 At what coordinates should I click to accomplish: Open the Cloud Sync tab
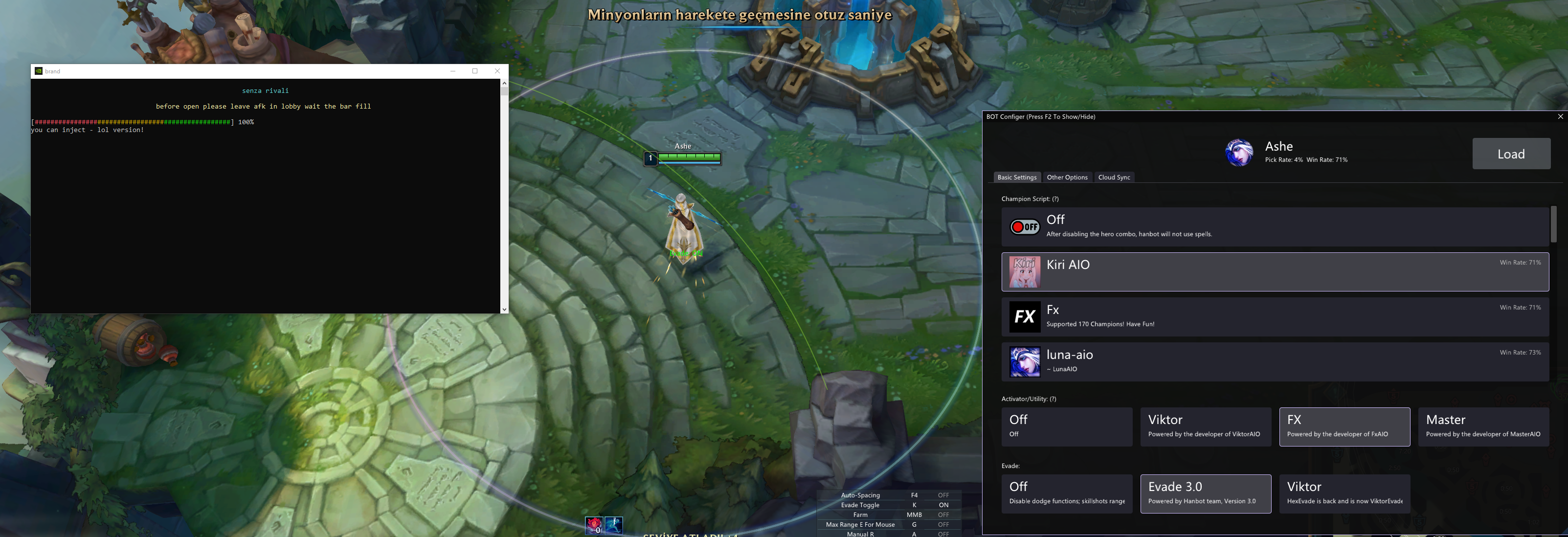coord(1114,177)
